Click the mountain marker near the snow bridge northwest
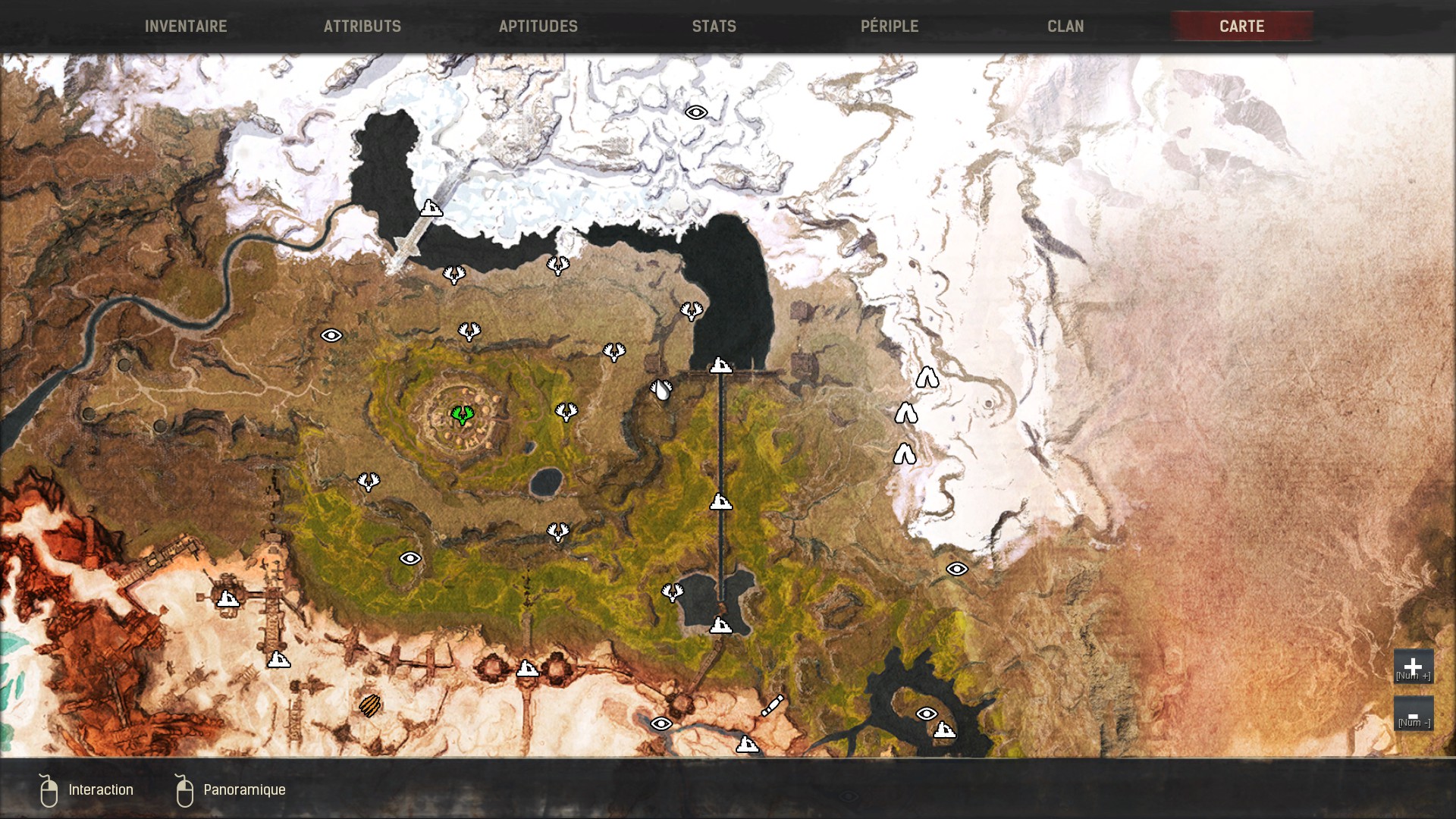Image resolution: width=1456 pixels, height=819 pixels. click(x=430, y=208)
